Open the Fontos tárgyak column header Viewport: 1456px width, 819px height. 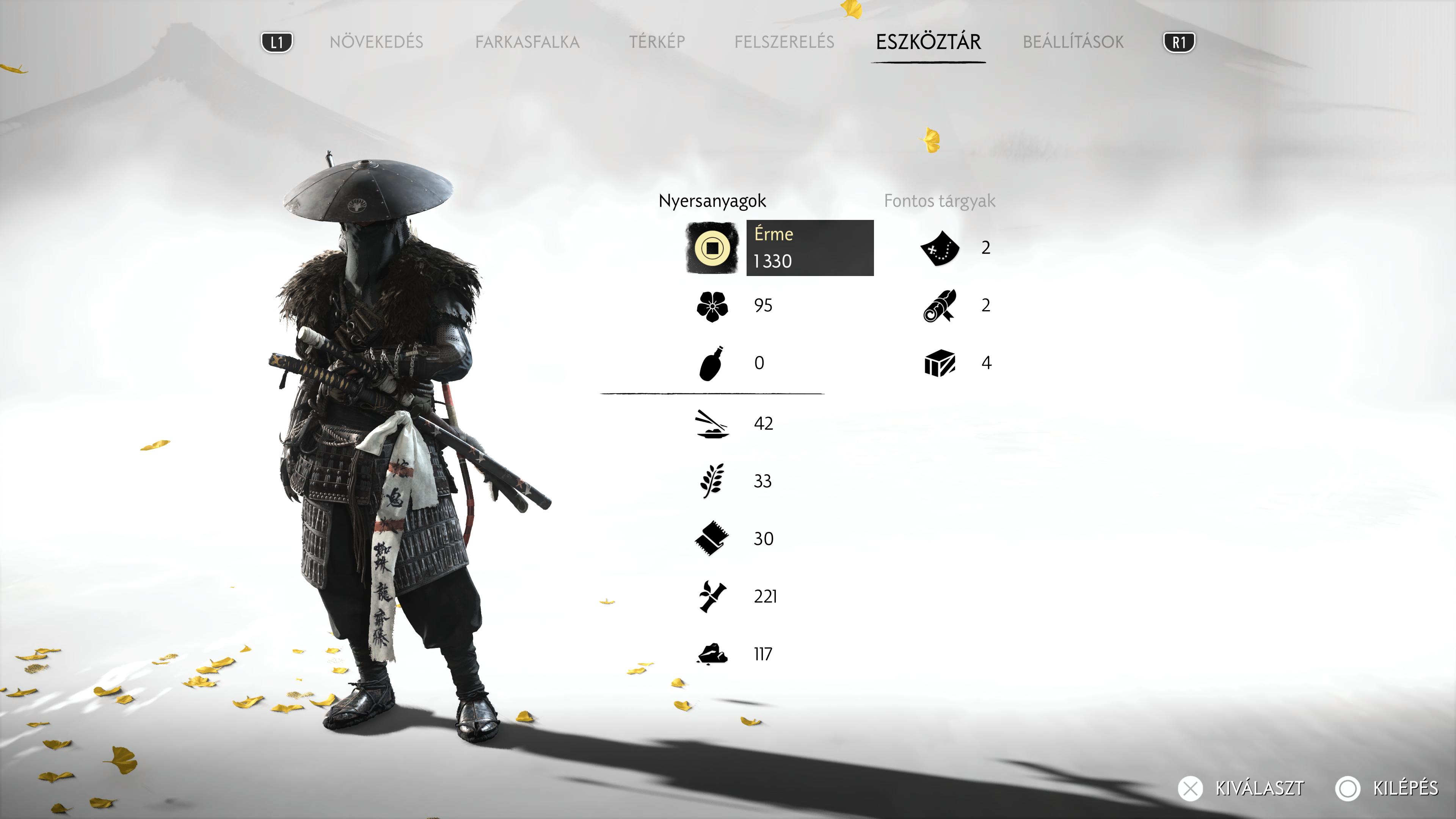click(940, 201)
